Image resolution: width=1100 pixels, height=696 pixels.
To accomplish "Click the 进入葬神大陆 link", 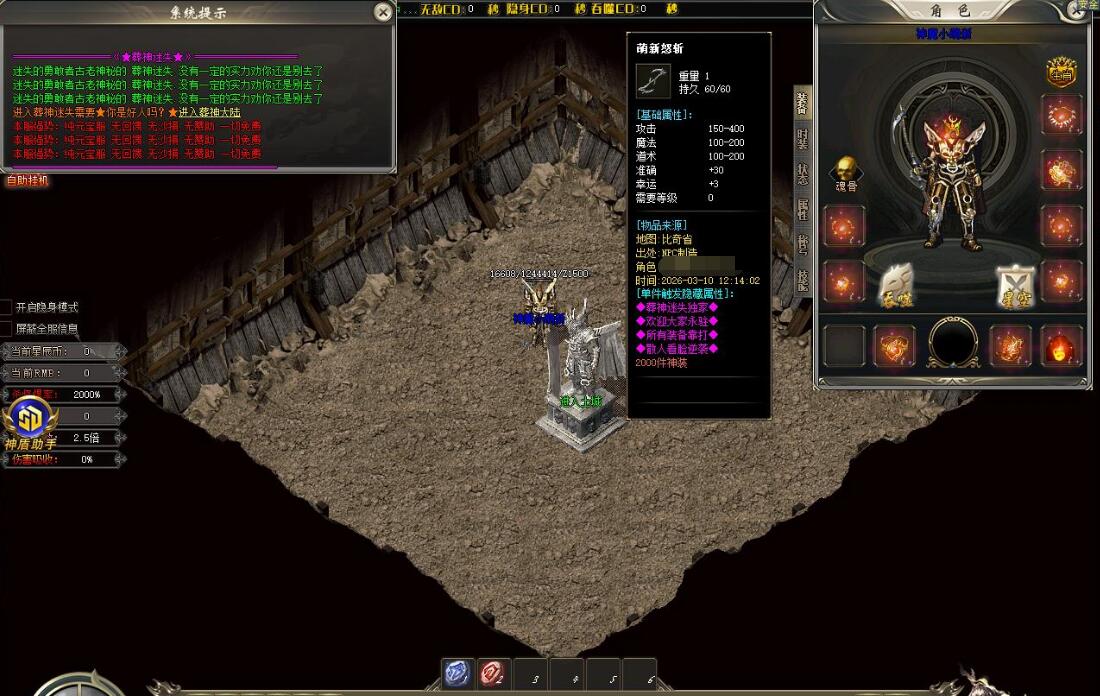I will (x=213, y=113).
